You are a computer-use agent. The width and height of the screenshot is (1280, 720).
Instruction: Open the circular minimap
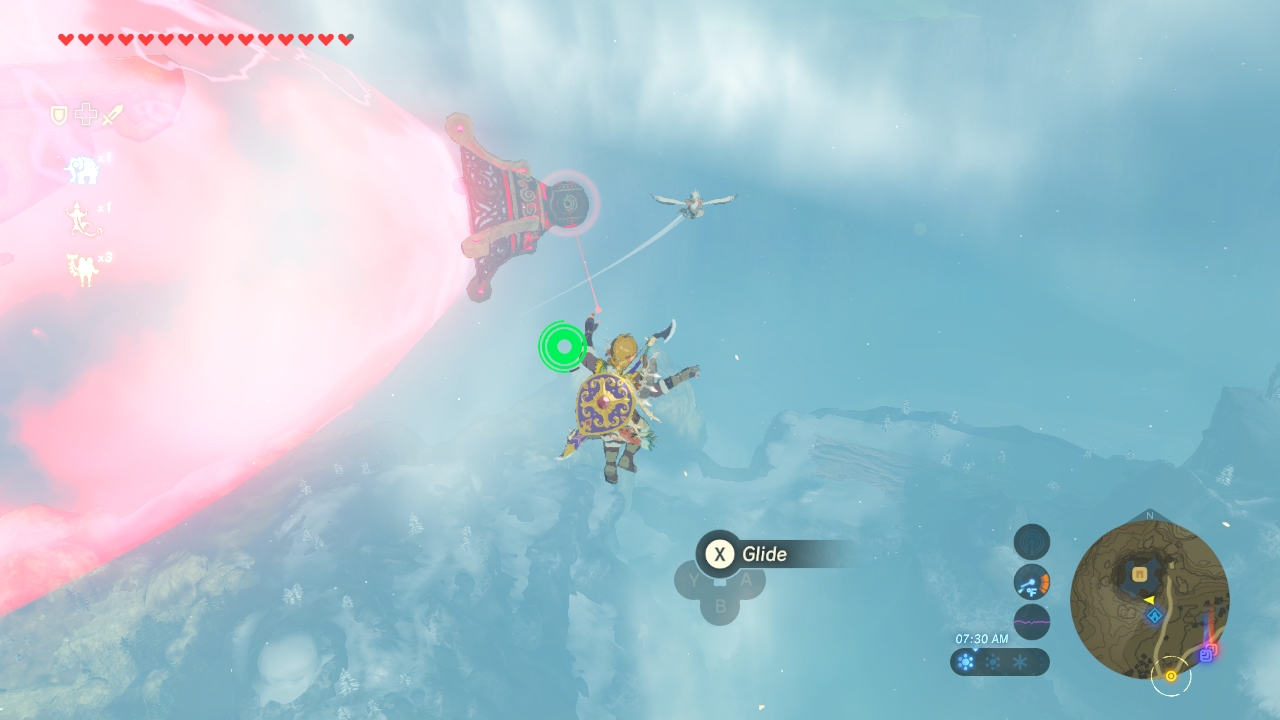point(1149,599)
